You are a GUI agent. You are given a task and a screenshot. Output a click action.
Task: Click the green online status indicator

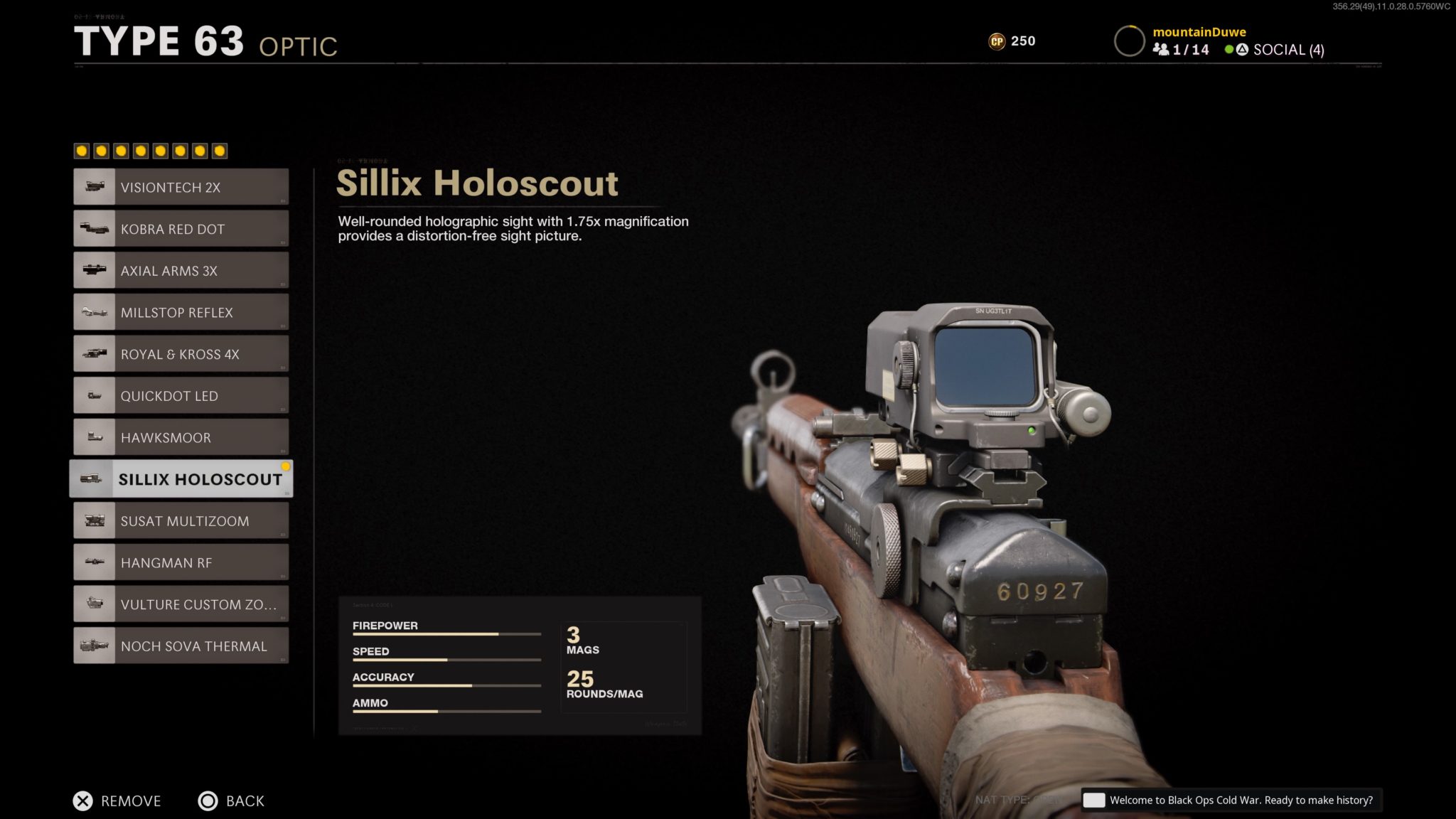point(1228,50)
